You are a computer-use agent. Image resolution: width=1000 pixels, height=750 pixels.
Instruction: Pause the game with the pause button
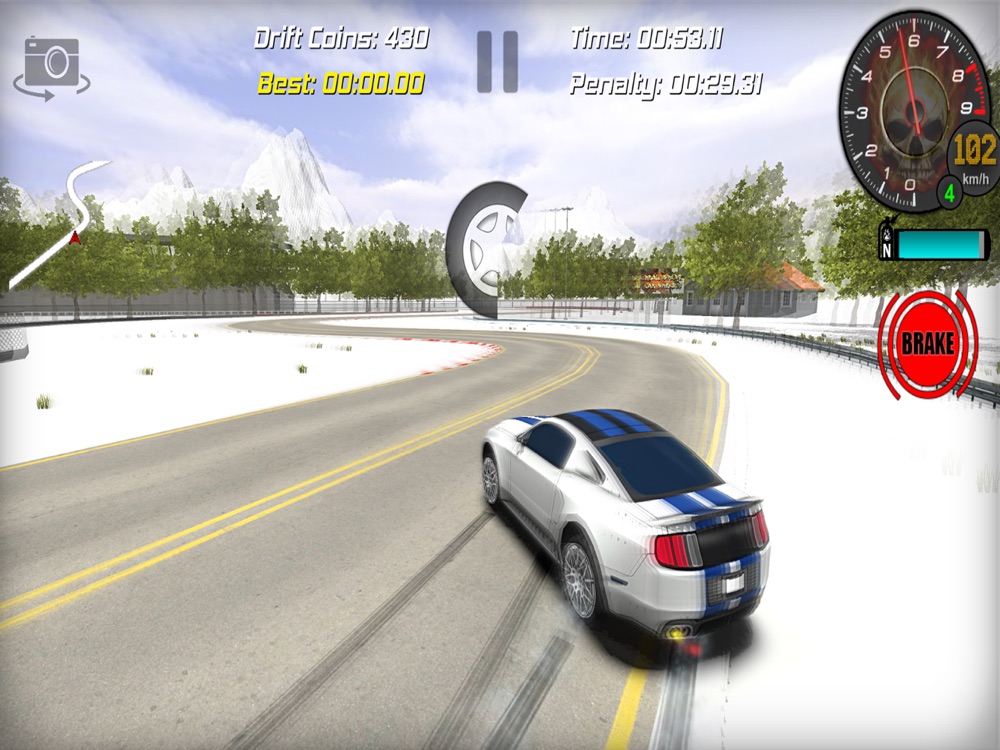pos(497,62)
